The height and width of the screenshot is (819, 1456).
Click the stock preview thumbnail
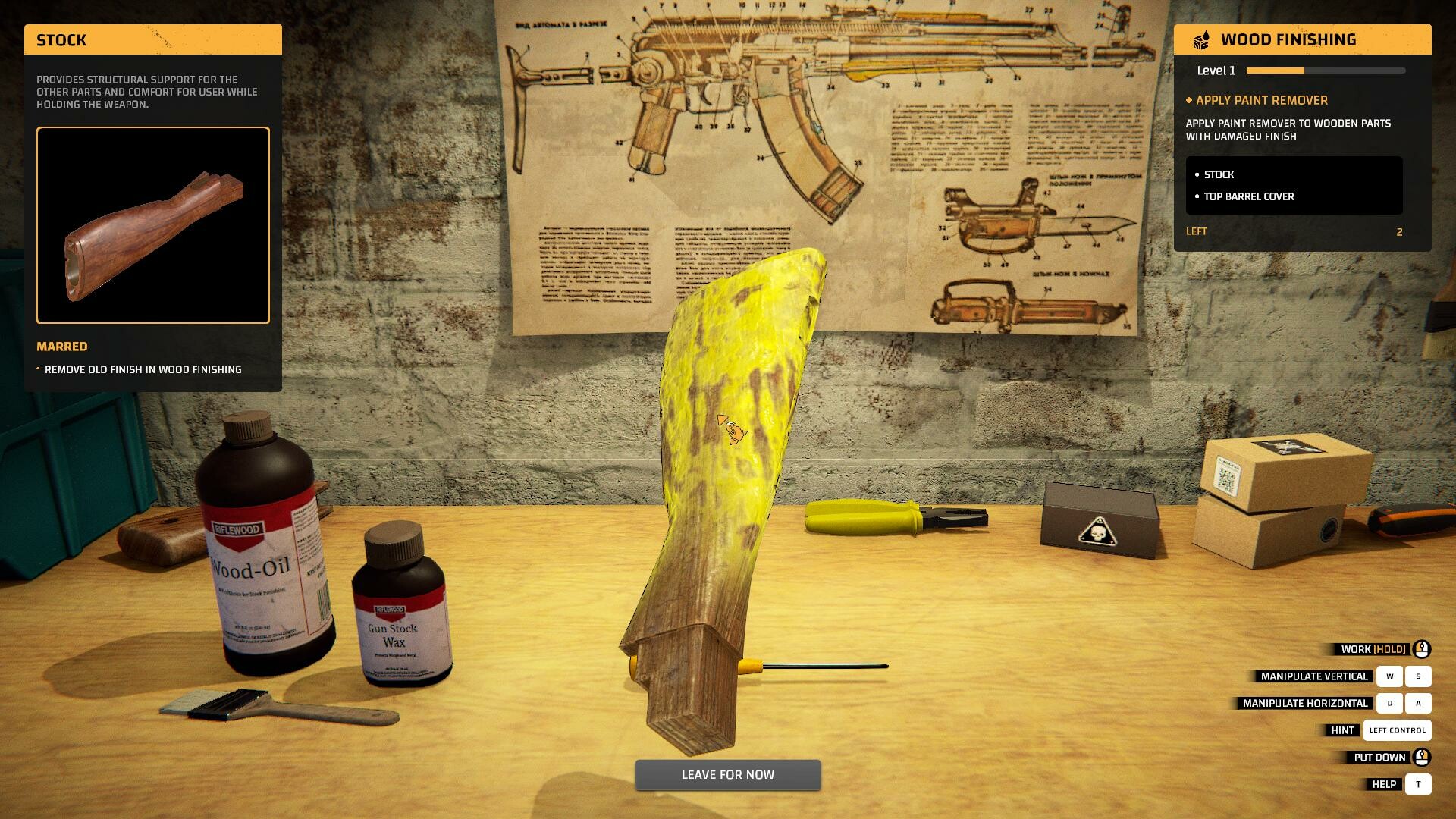152,225
